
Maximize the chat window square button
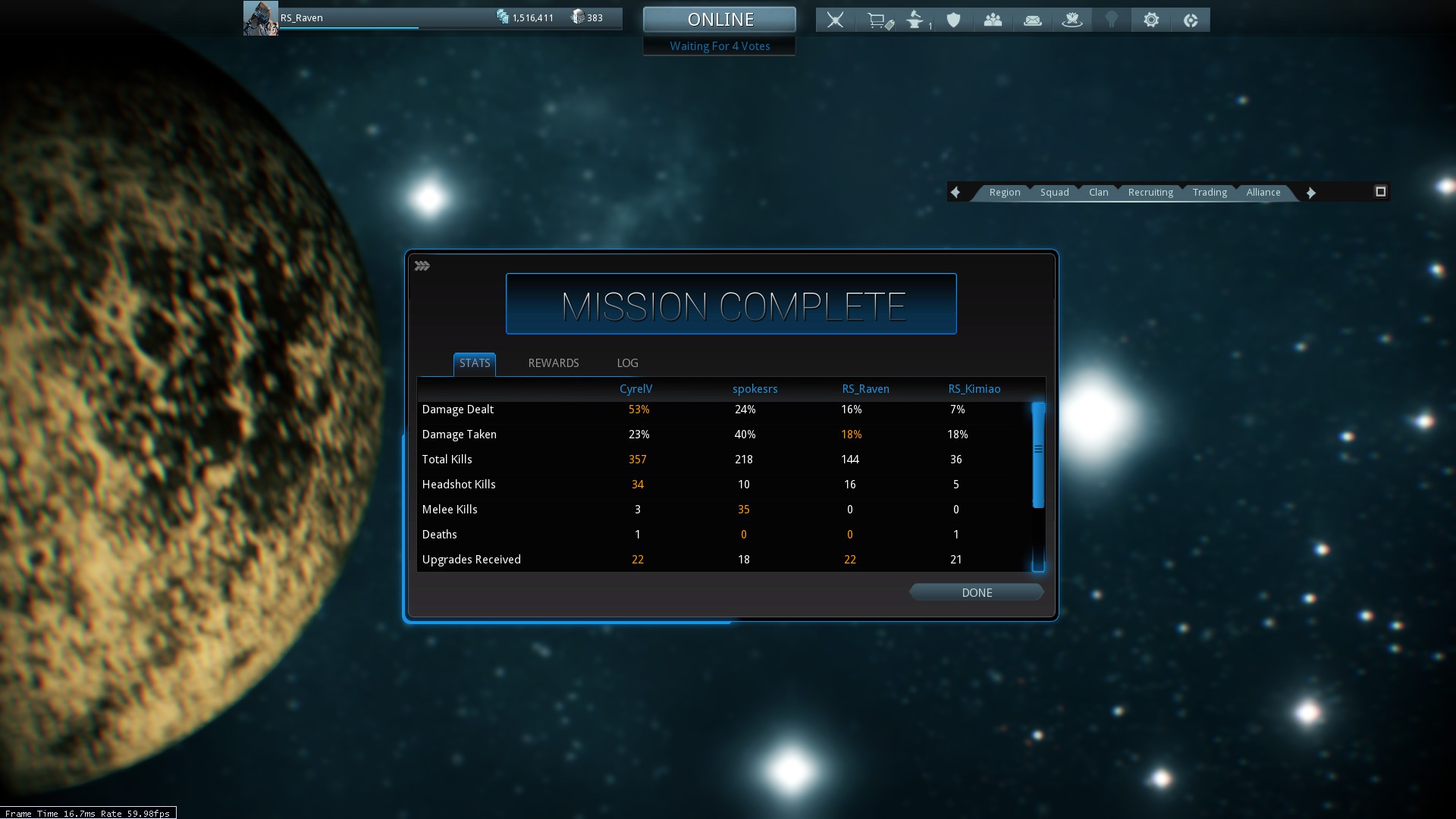pyautogui.click(x=1380, y=192)
